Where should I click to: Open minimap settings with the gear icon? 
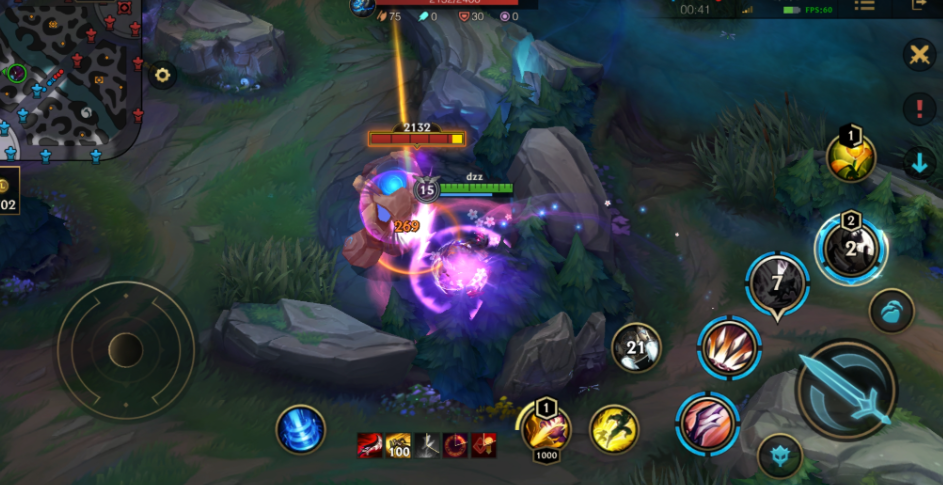162,74
